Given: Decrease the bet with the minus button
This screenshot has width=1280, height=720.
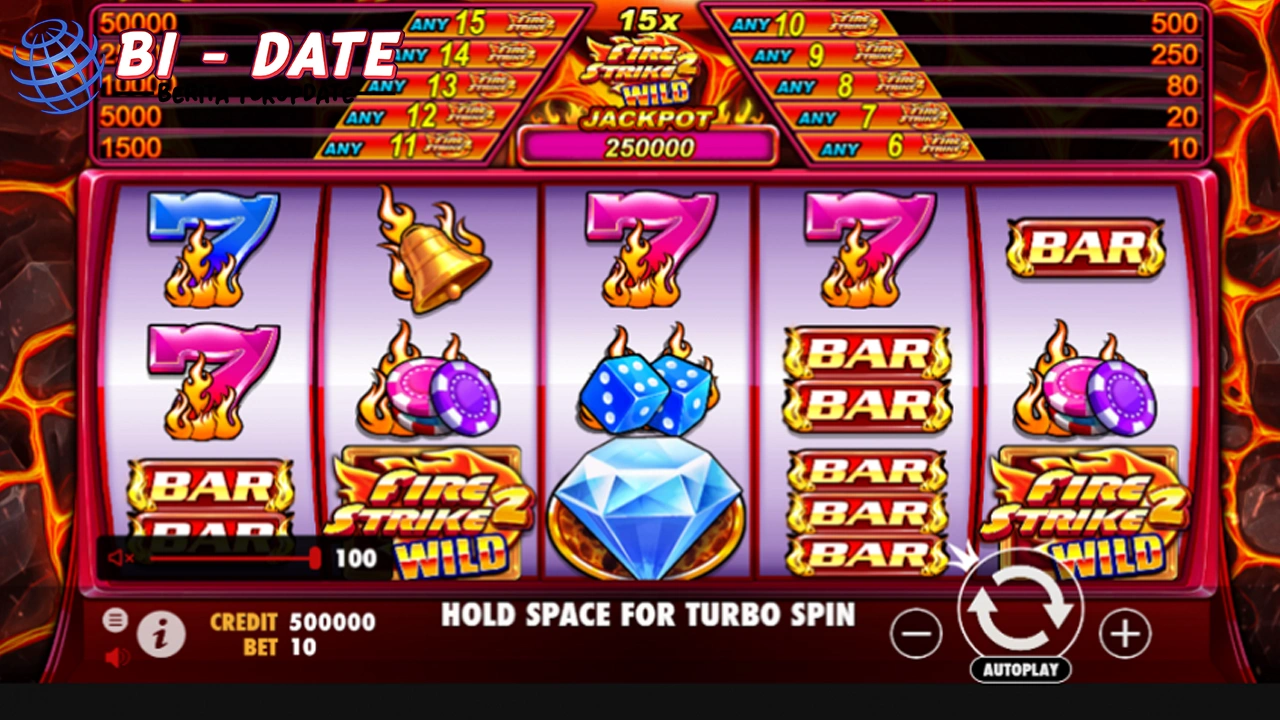Looking at the screenshot, I should (916, 634).
